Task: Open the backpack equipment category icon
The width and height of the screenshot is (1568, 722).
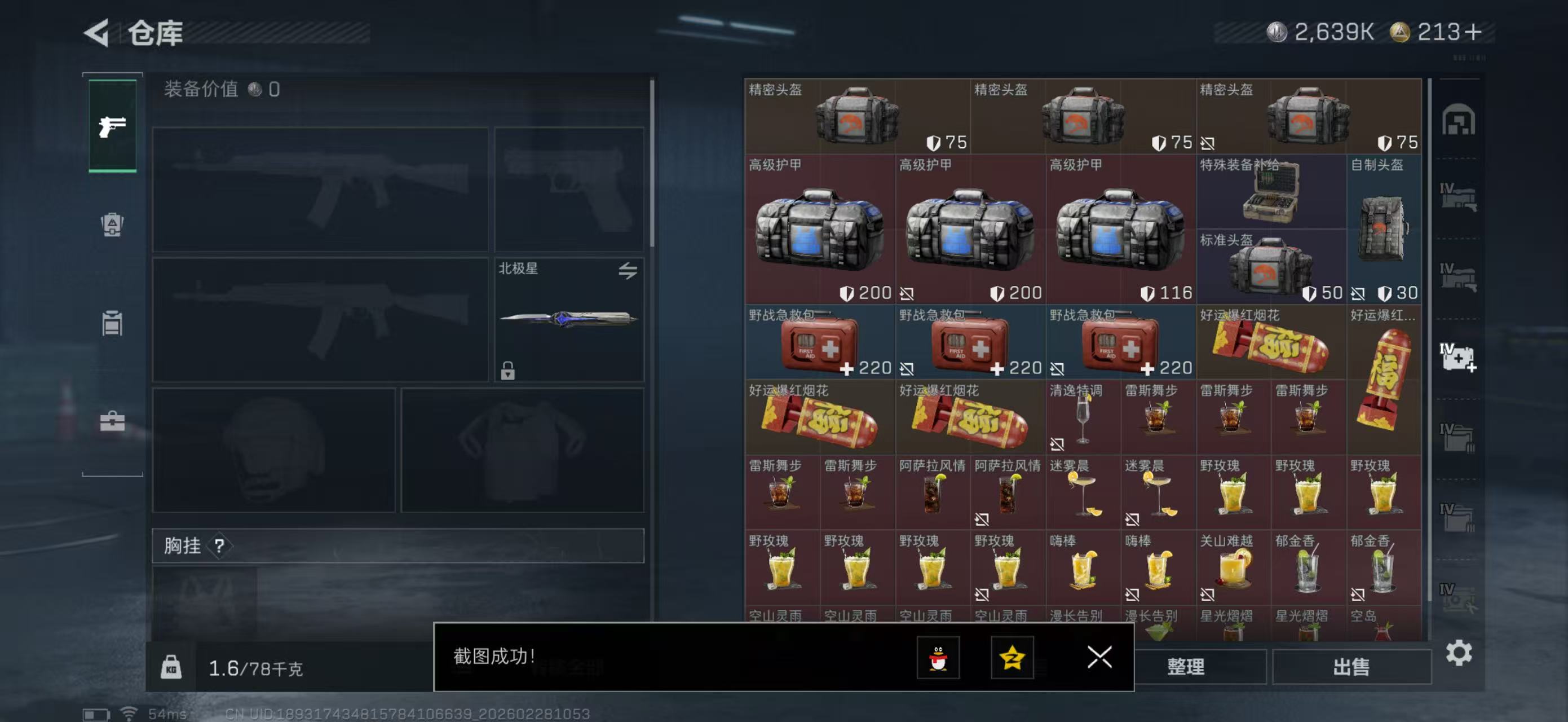Action: click(x=112, y=225)
